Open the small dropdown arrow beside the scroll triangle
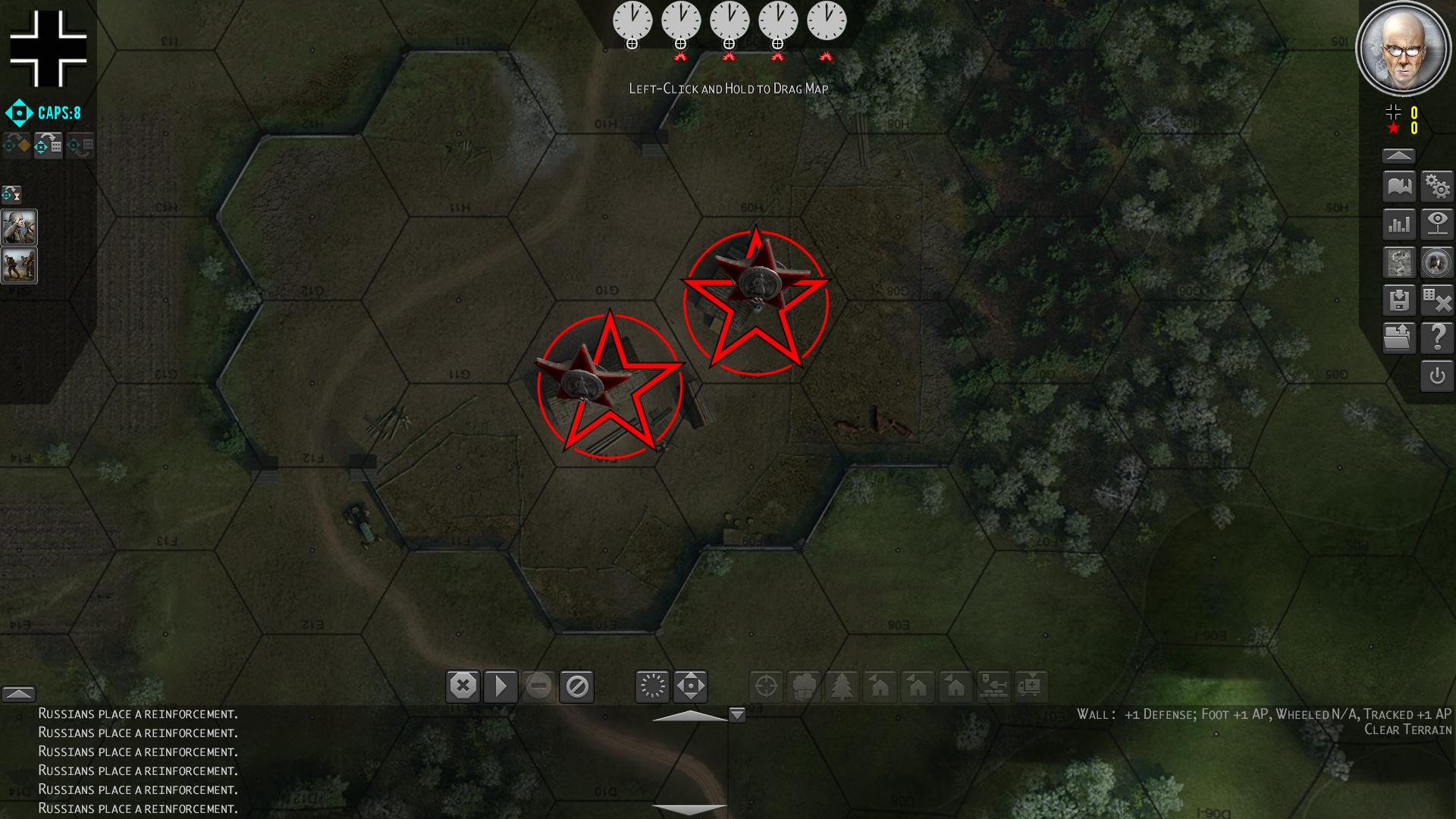 pos(736,714)
